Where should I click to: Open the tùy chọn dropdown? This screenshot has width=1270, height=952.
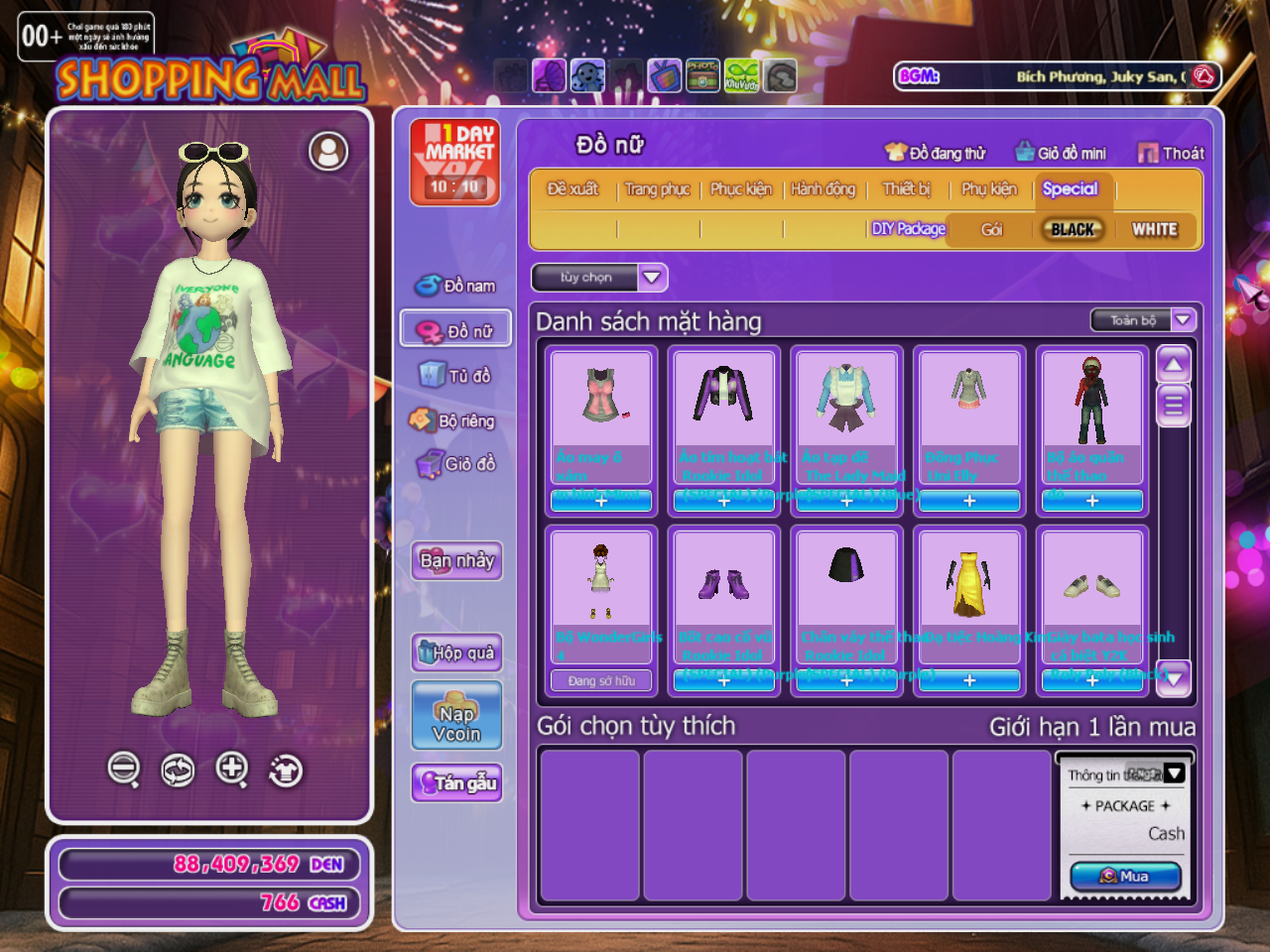click(599, 278)
